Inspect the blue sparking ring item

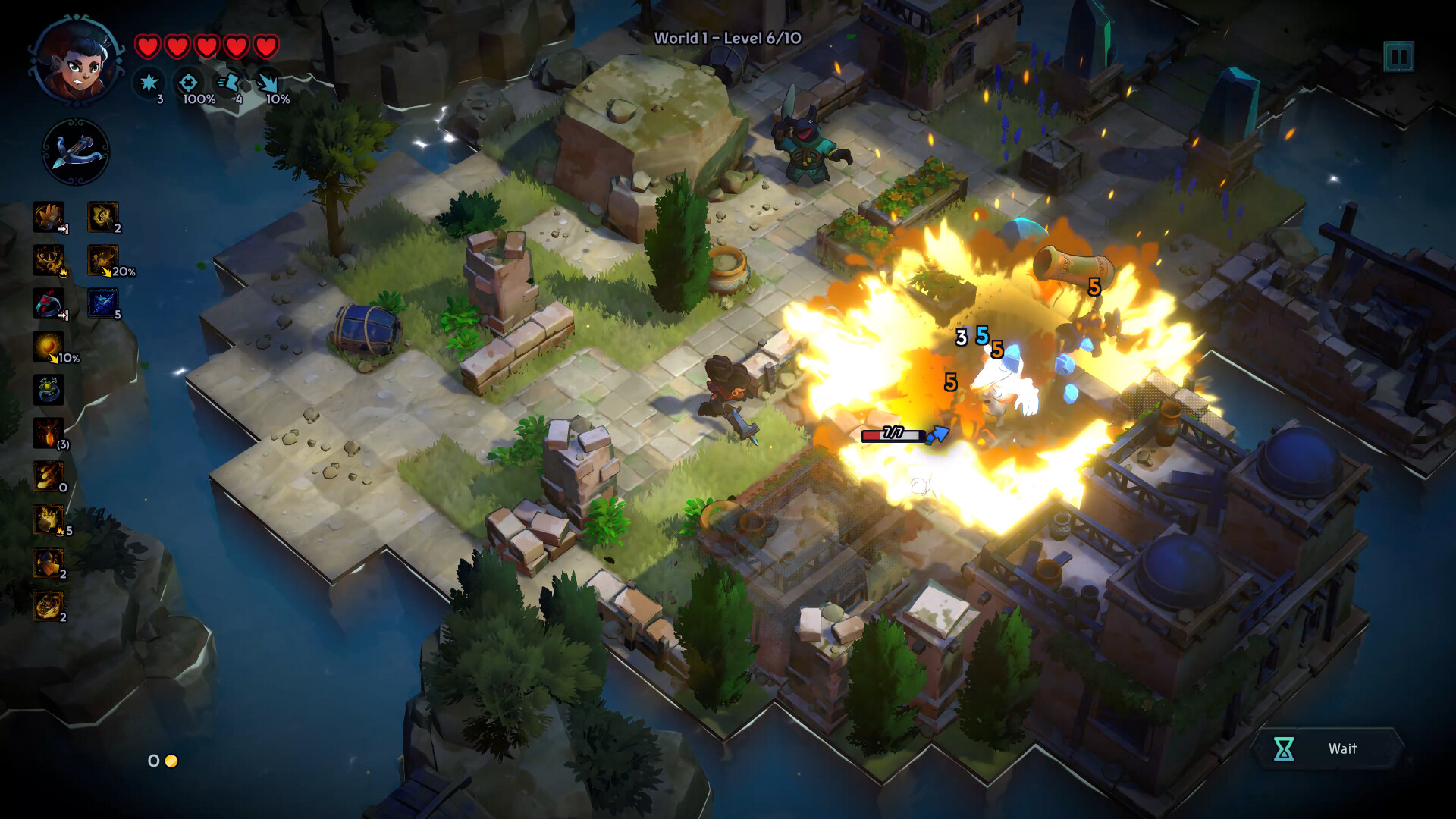[49, 391]
